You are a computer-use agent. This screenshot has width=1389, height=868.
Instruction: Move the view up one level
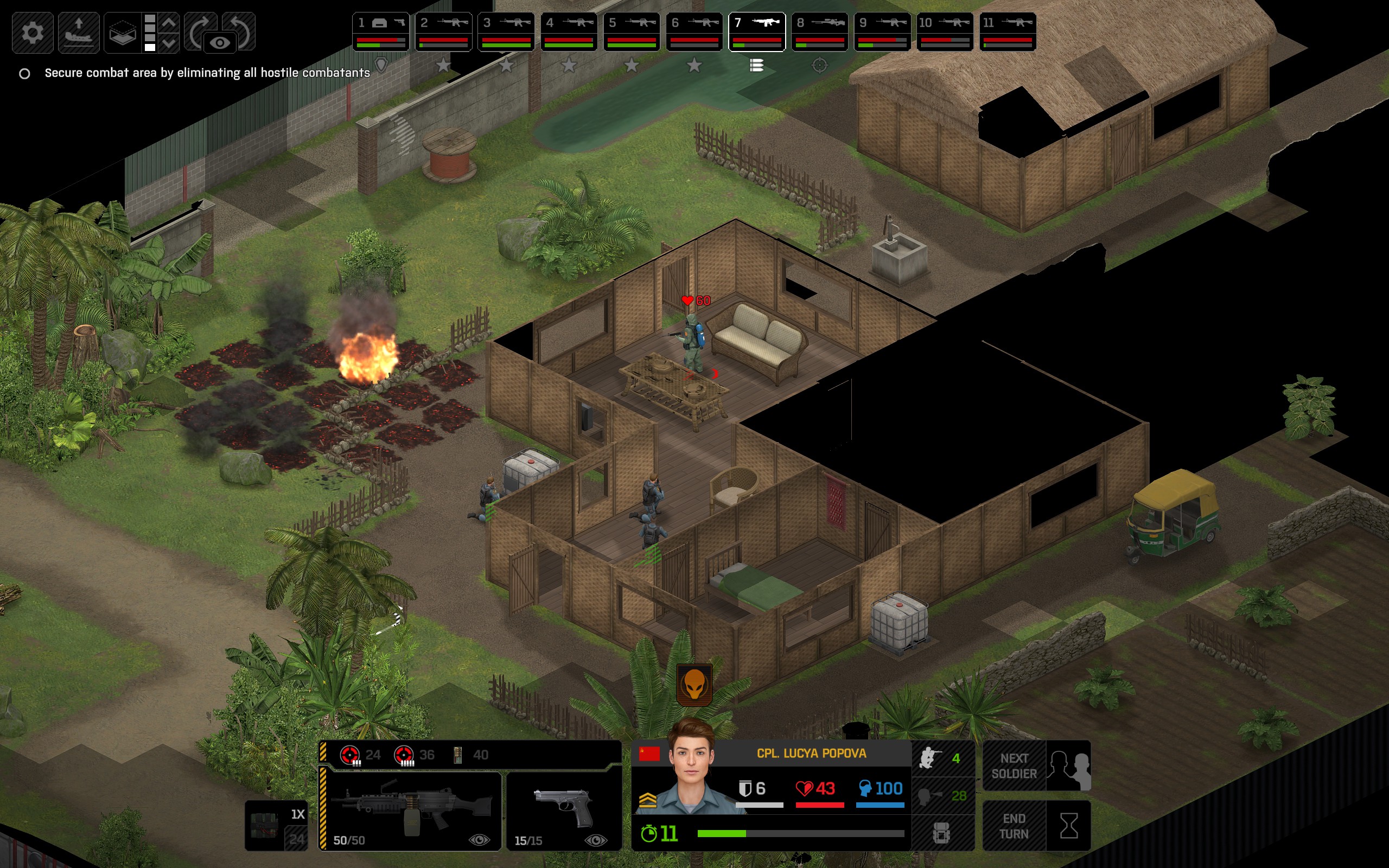tap(169, 23)
